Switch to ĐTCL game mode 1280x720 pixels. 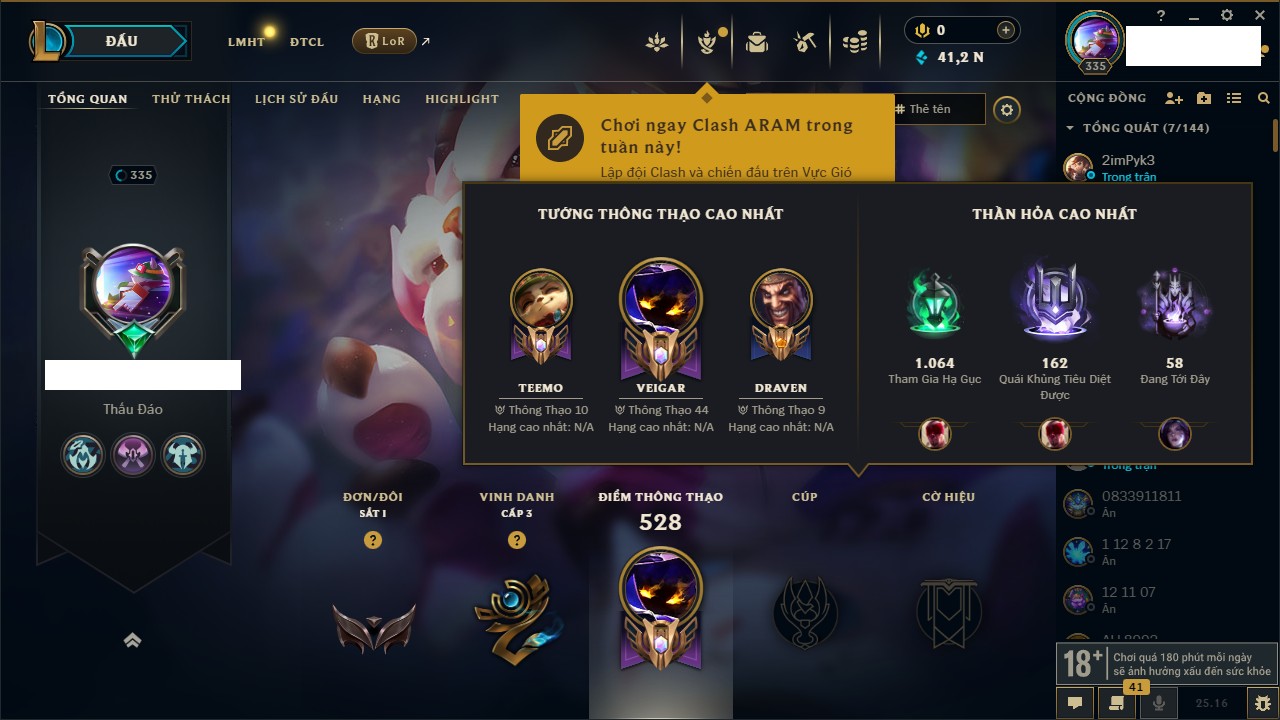coord(307,42)
